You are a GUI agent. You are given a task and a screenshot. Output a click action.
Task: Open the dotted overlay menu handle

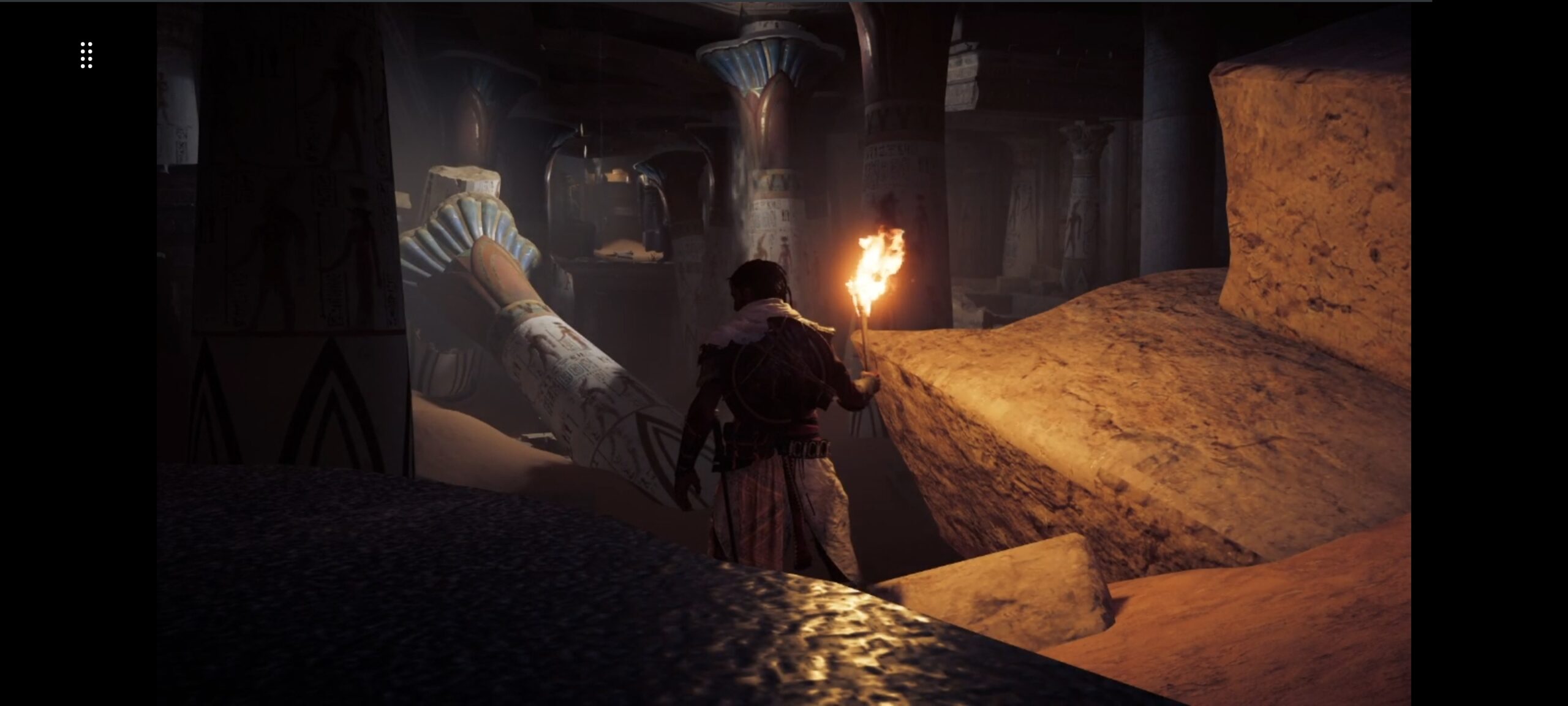pos(86,55)
